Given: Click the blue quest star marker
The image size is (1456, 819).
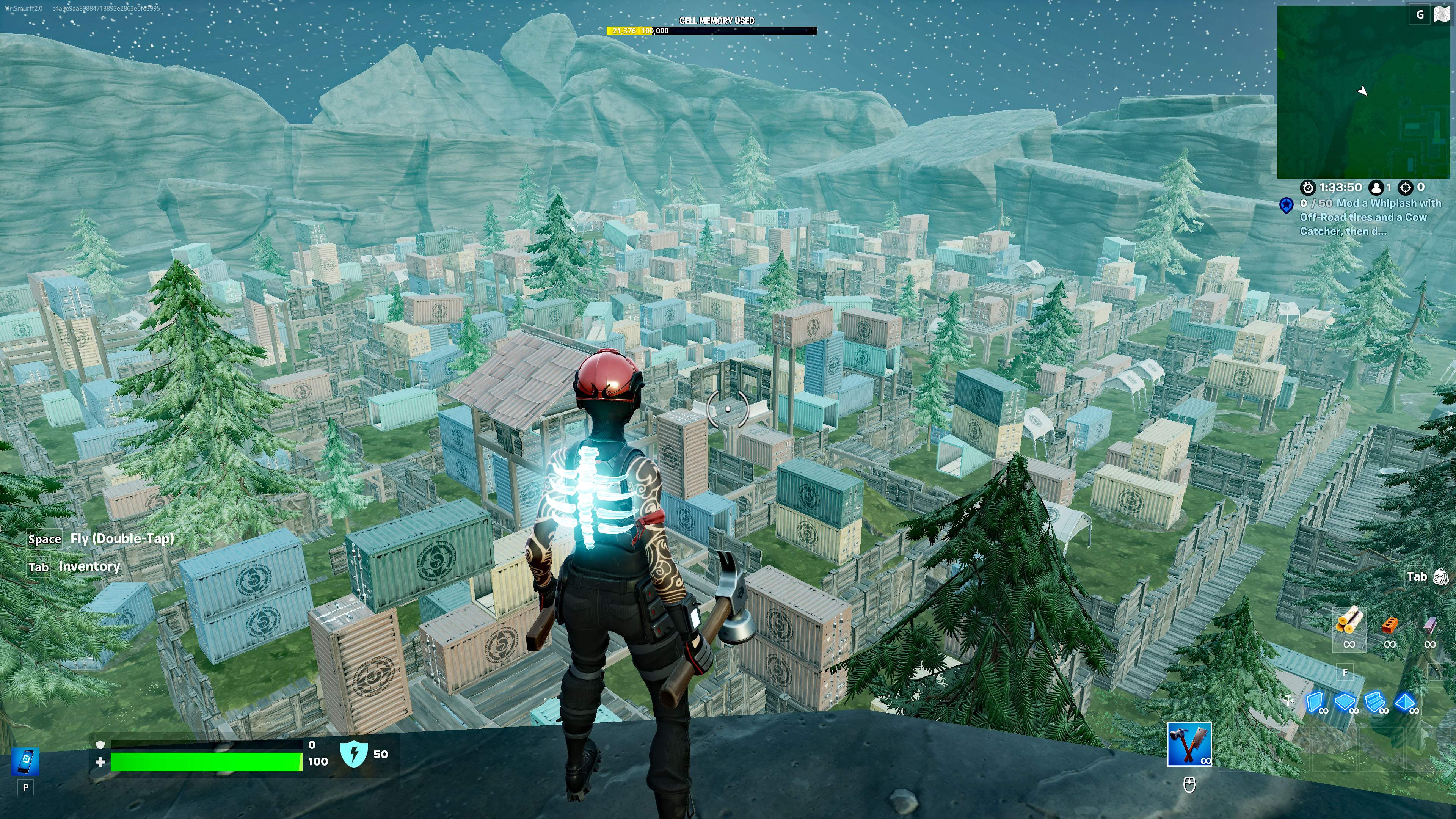Looking at the screenshot, I should (1287, 205).
